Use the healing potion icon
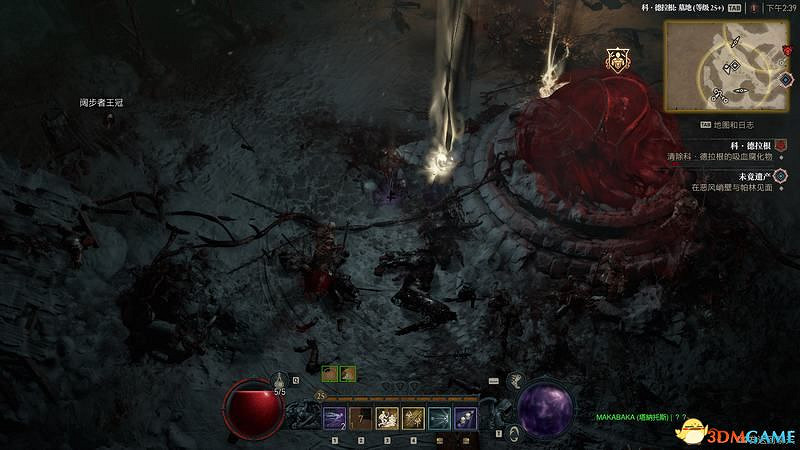 pyautogui.click(x=280, y=381)
